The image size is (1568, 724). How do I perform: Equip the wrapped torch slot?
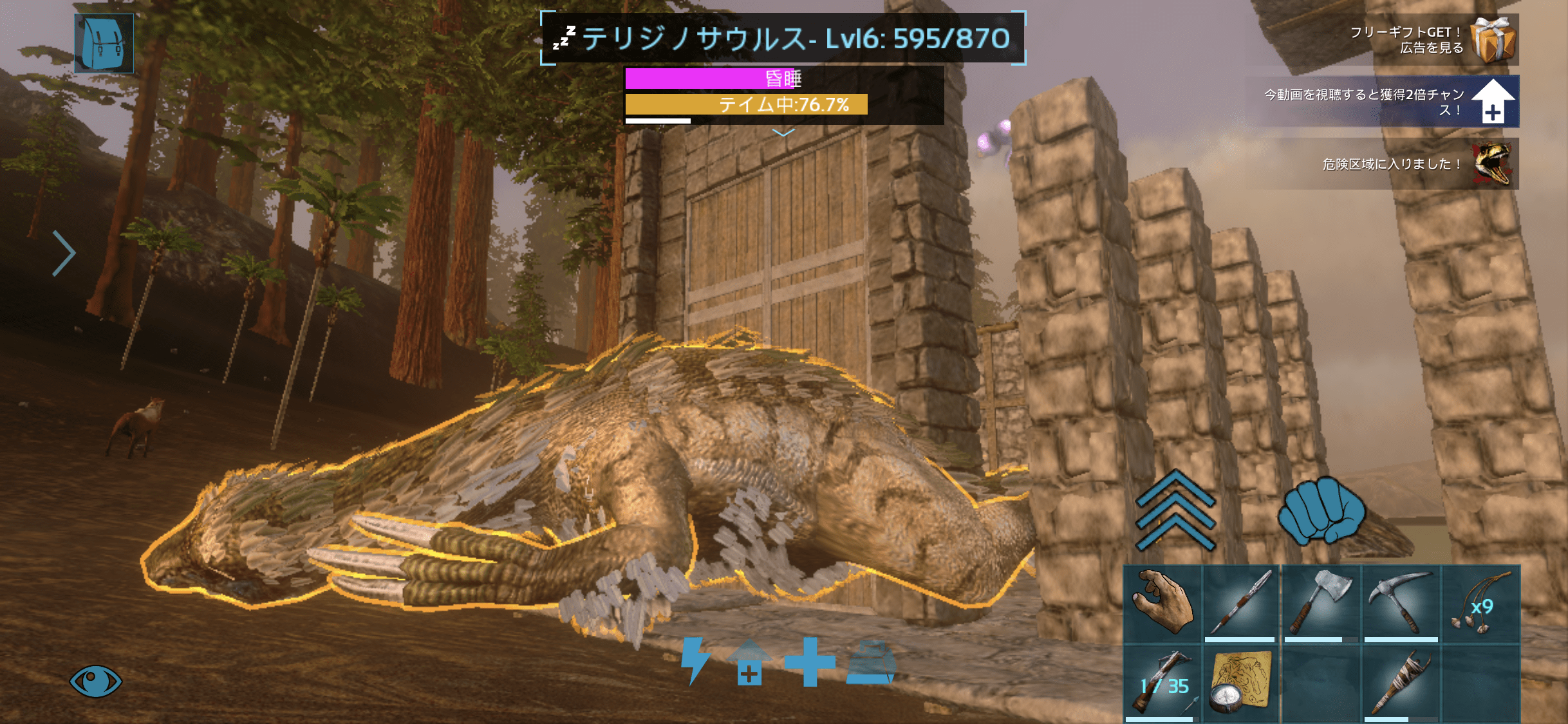(x=1401, y=683)
